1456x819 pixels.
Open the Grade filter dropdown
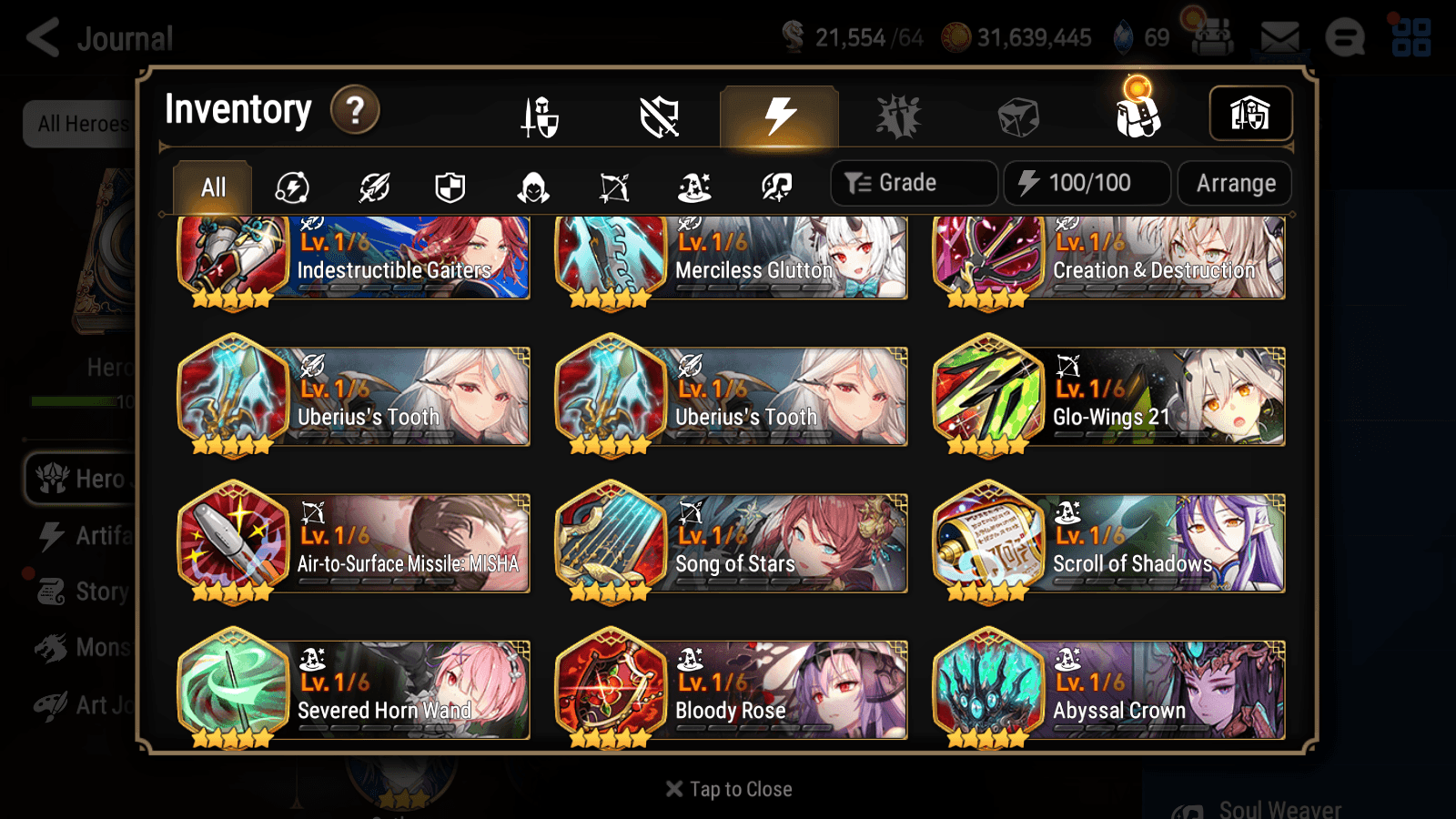point(913,182)
